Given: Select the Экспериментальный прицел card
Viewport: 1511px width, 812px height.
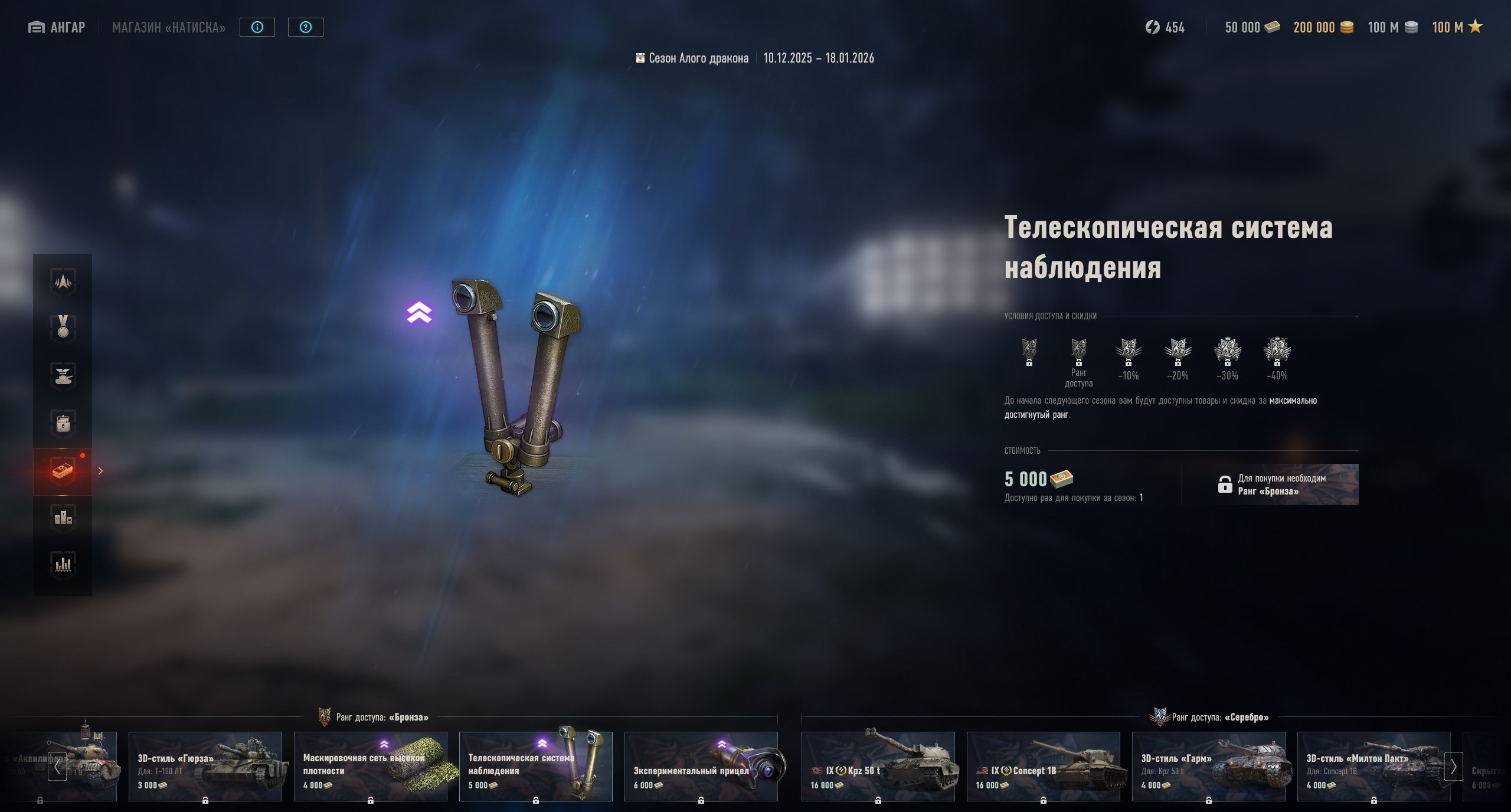Looking at the screenshot, I should (x=701, y=766).
